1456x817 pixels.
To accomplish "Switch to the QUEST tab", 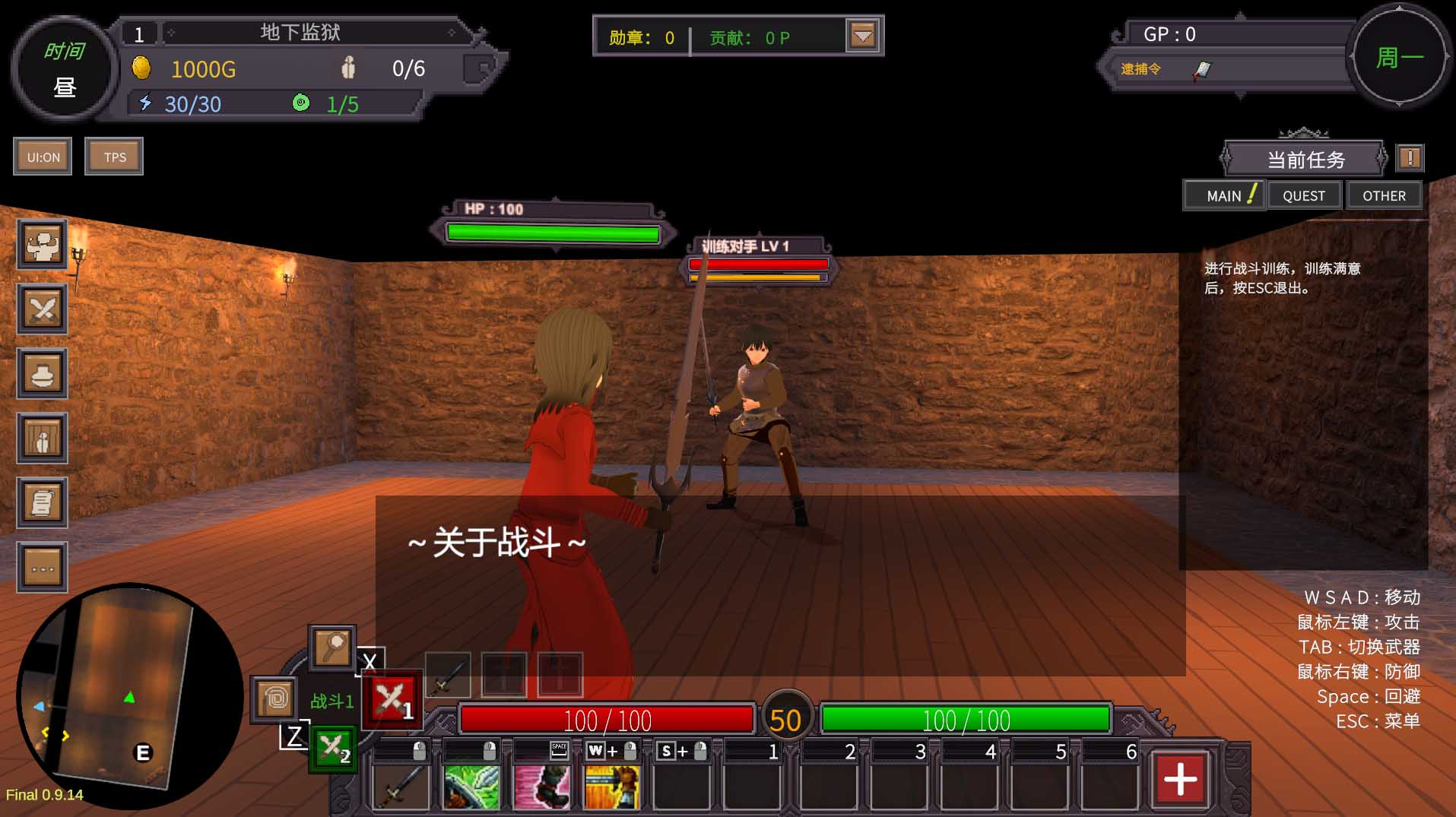I will click(x=1303, y=195).
